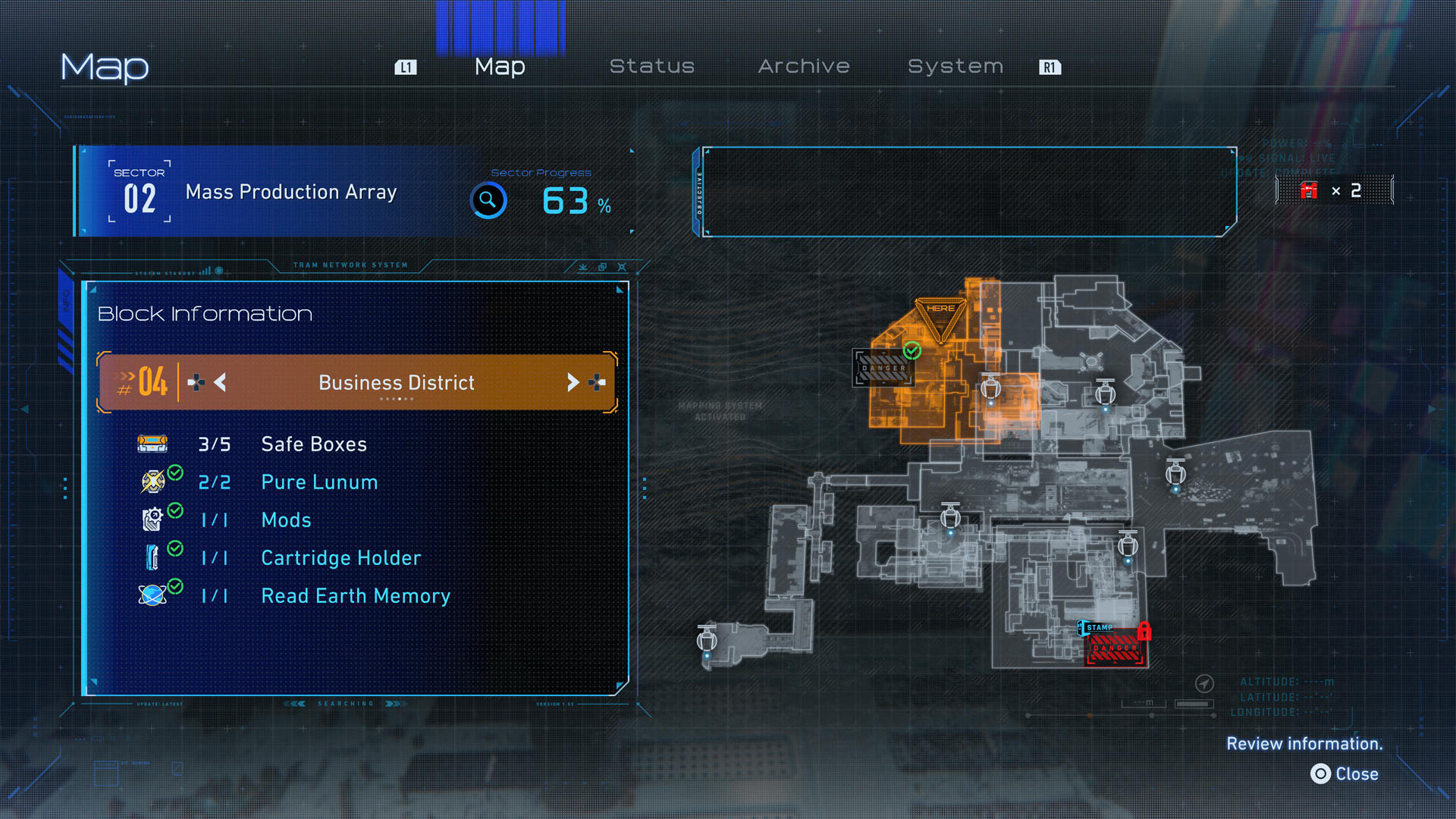Click the left arrow on Business District selector
This screenshot has width=1456, height=819.
point(220,382)
